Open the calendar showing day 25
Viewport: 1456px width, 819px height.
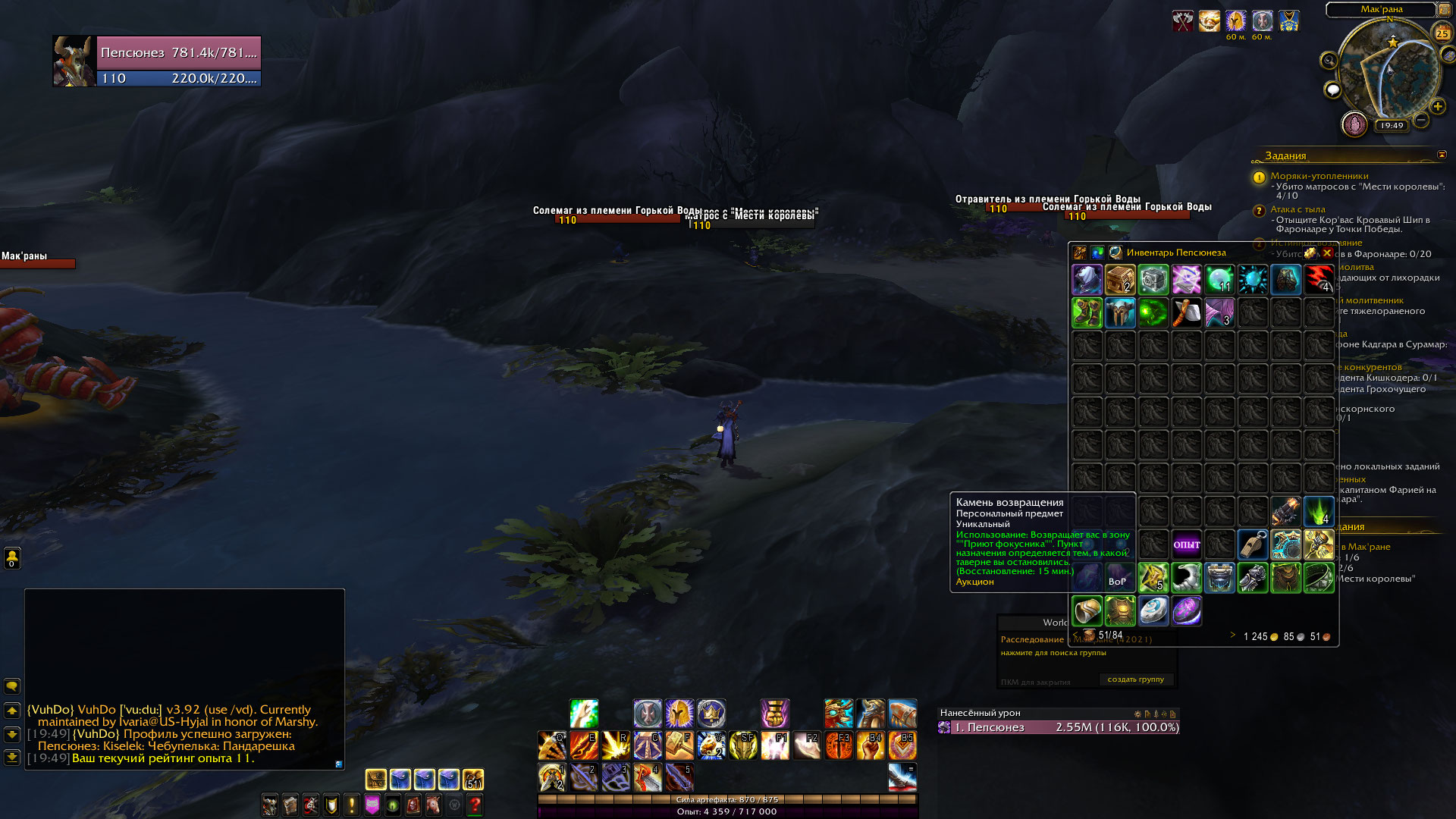[x=1442, y=33]
